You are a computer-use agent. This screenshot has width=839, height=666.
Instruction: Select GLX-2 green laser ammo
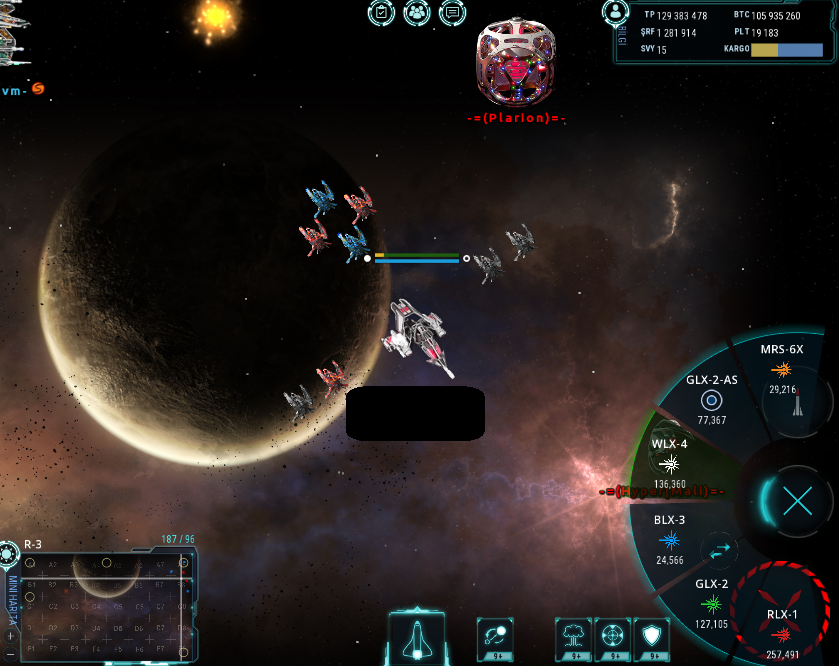[711, 603]
